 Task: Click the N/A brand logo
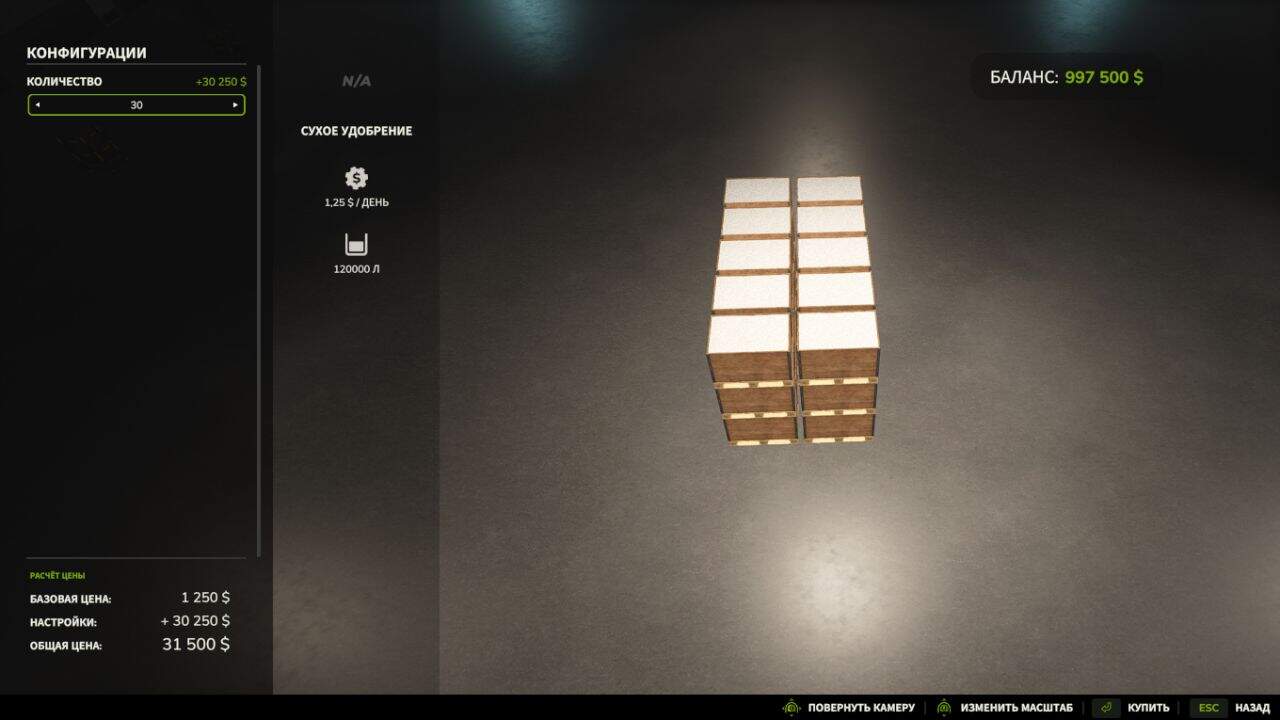355,81
